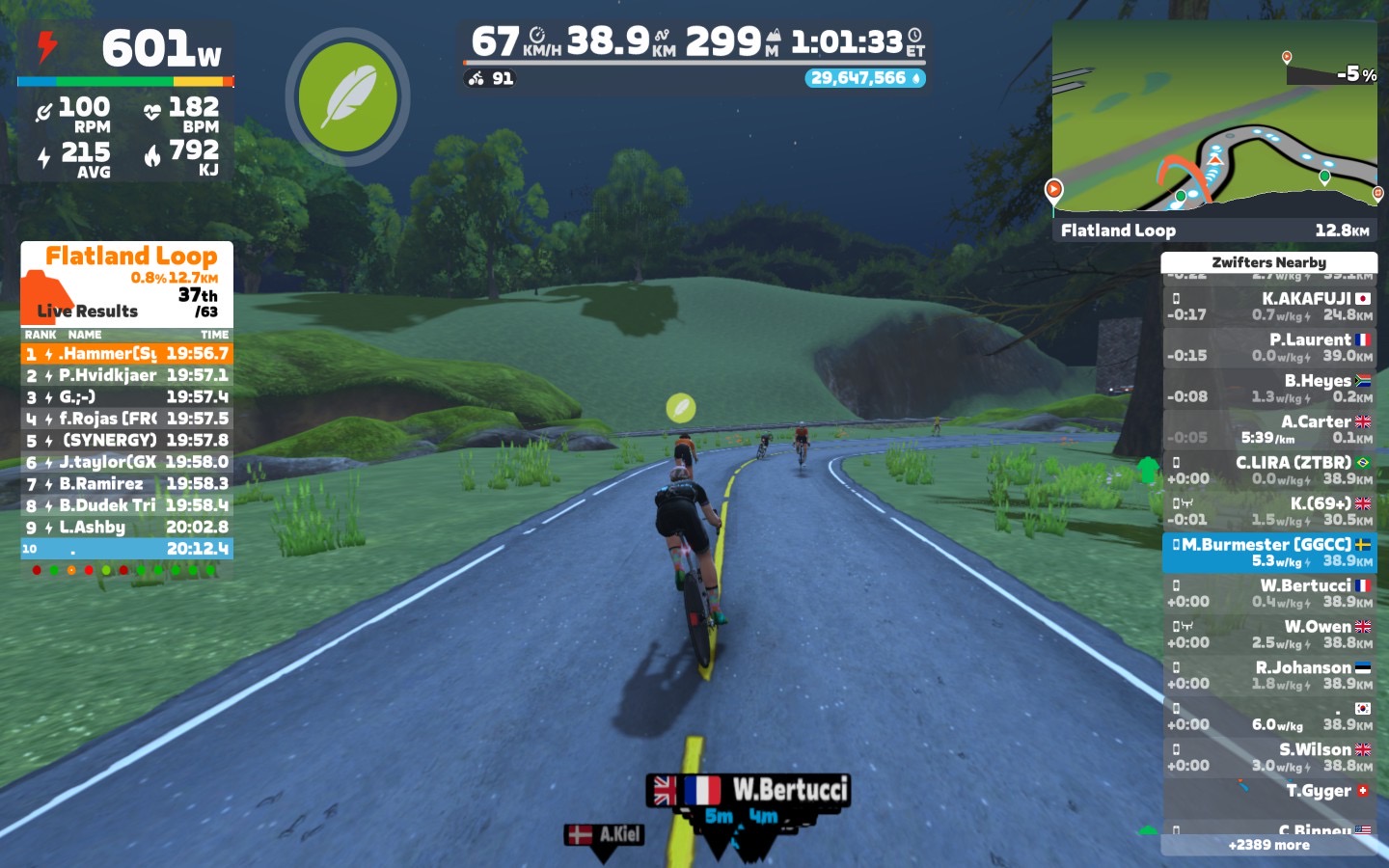Click A.Carter's row in Zwifters Nearby
This screenshot has height=868, width=1389.
tap(1268, 429)
